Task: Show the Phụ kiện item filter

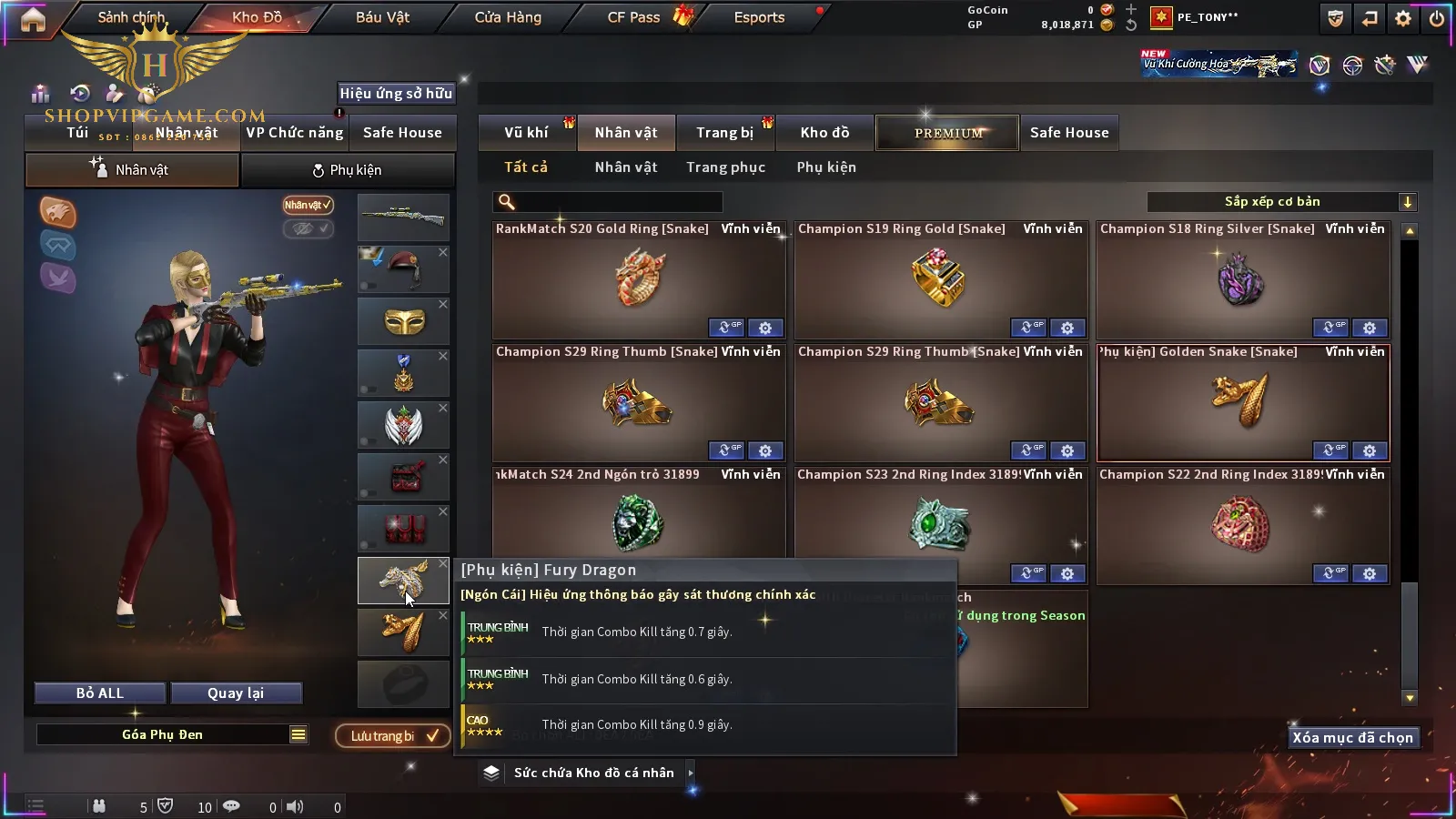Action: pos(826,167)
